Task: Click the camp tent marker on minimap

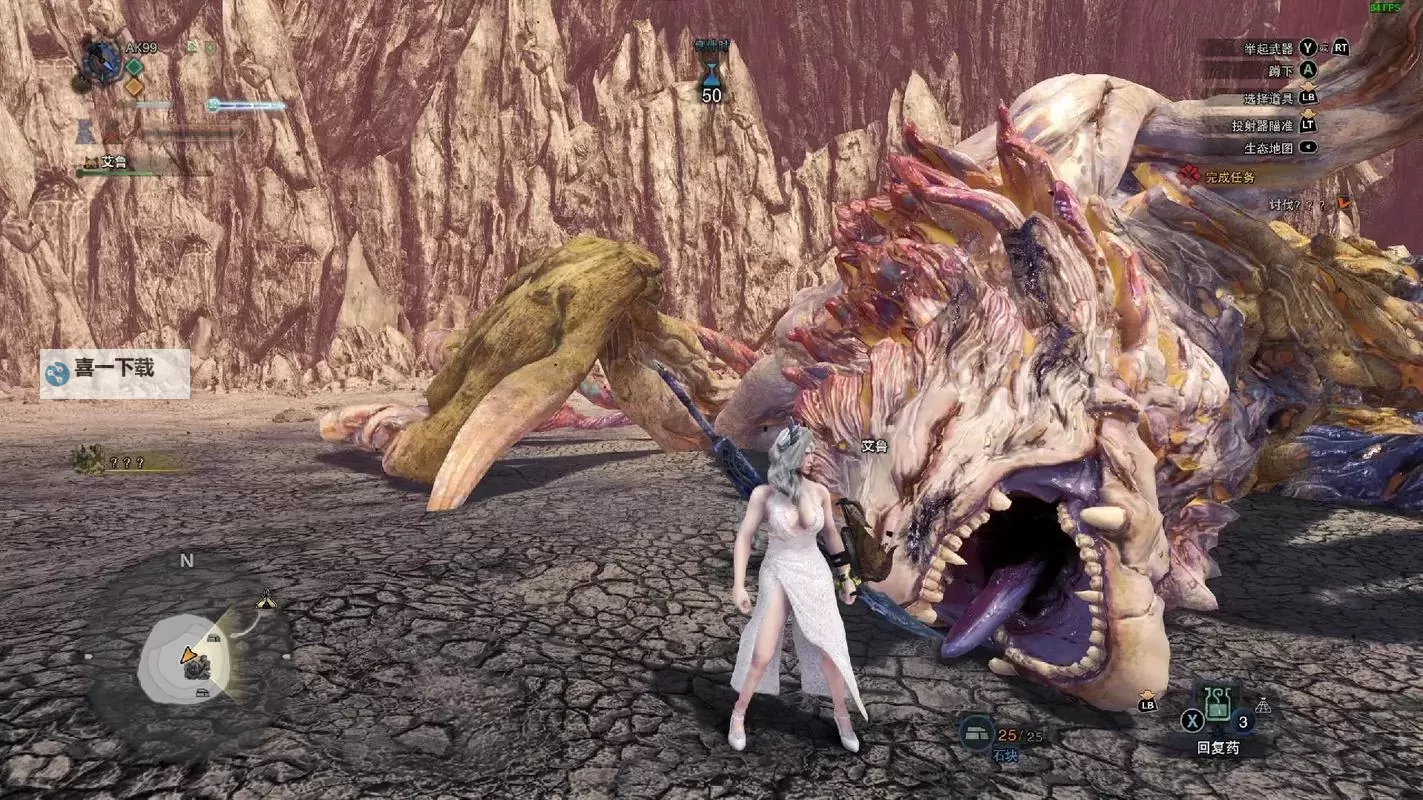Action: click(265, 600)
